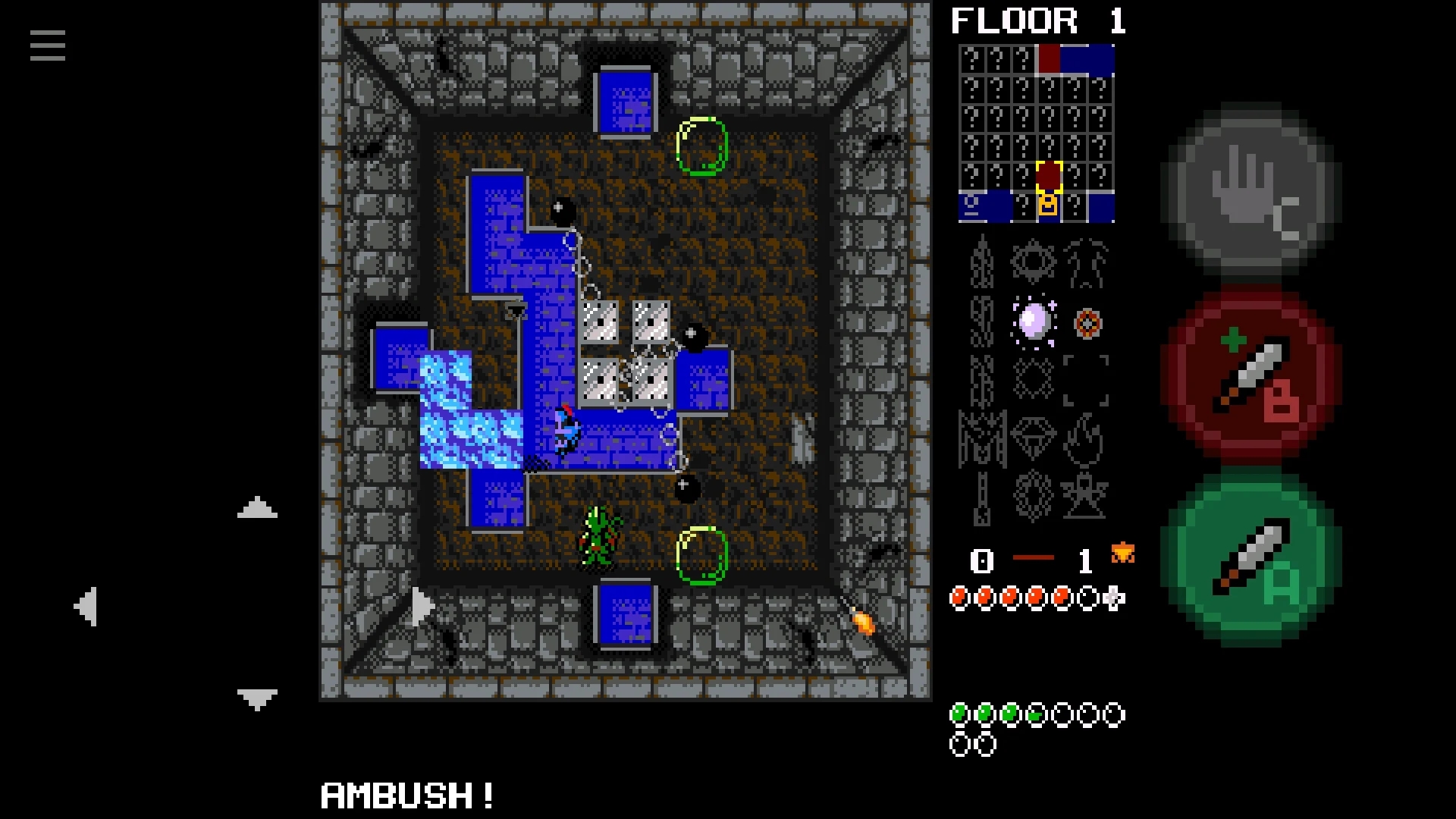
Task: Move right with the right arrow
Action: pos(422,606)
